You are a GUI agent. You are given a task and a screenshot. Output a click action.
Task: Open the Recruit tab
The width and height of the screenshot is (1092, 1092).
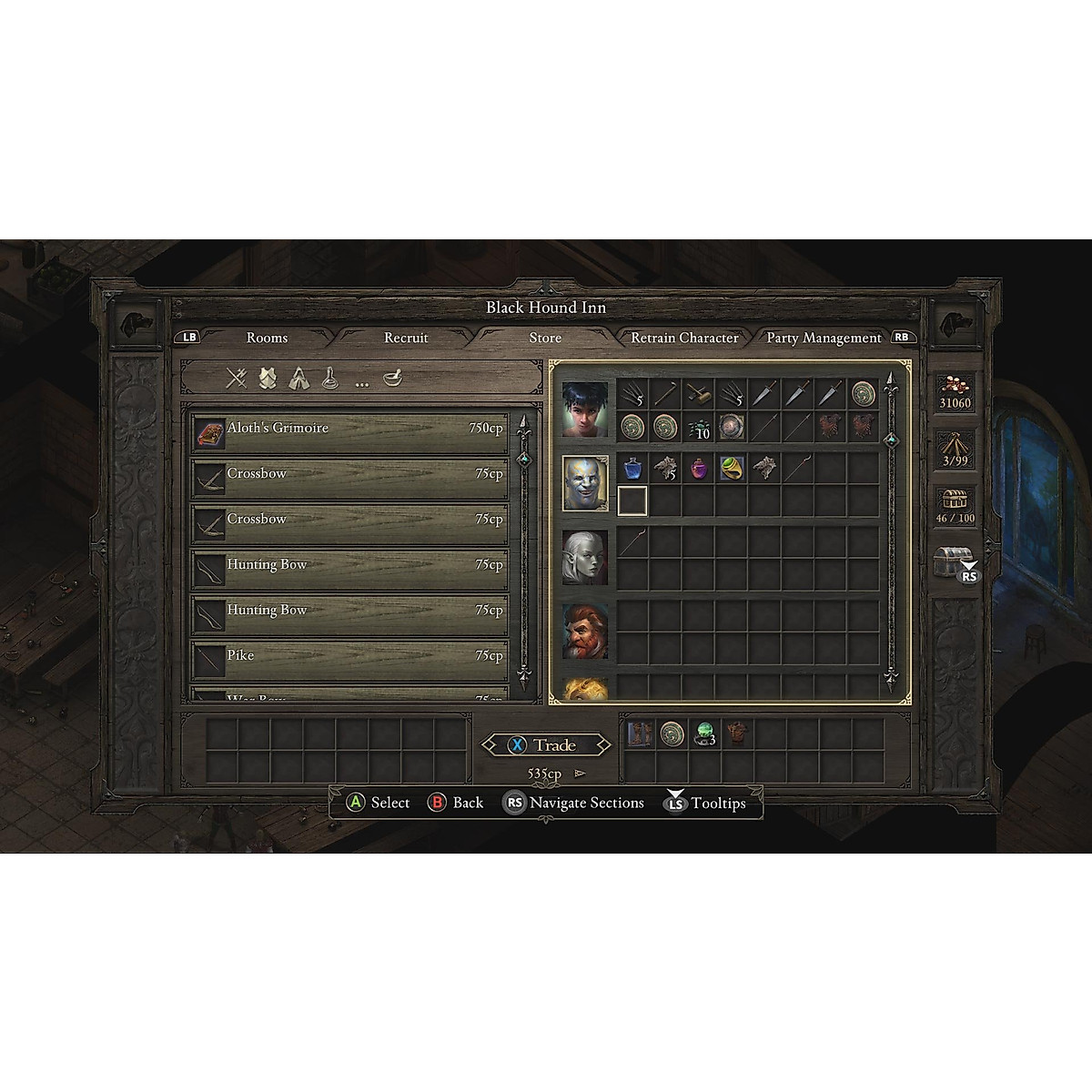point(406,338)
